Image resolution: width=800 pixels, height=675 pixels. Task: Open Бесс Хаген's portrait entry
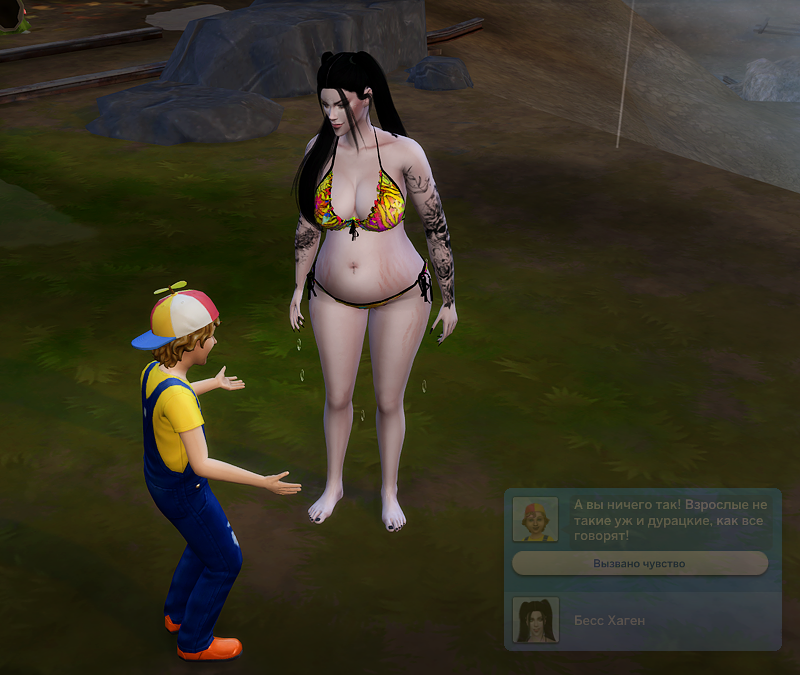pos(535,620)
